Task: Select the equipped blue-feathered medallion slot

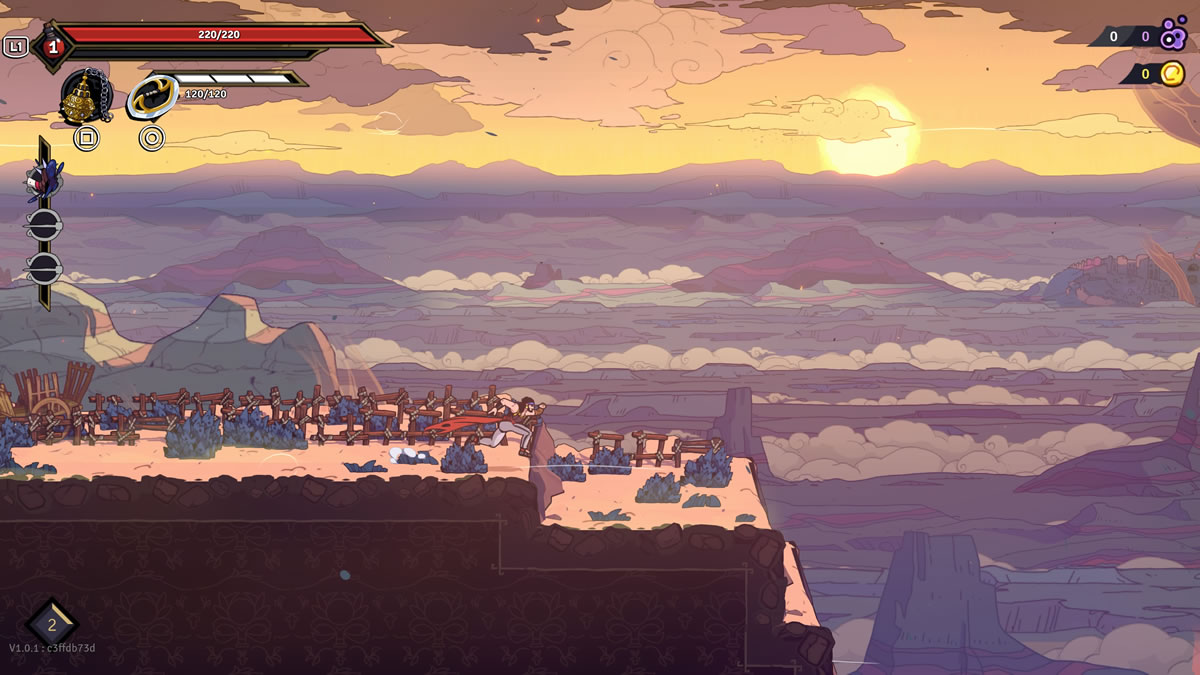Action: coord(44,180)
